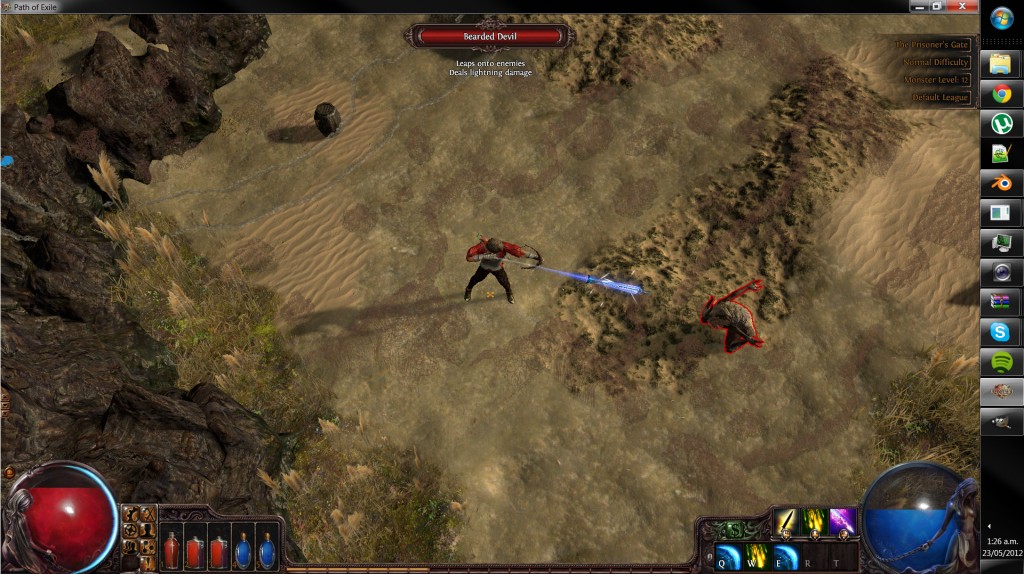This screenshot has width=1024, height=574.
Task: Trigger the green-yellow skill bound to W
Action: [757, 558]
